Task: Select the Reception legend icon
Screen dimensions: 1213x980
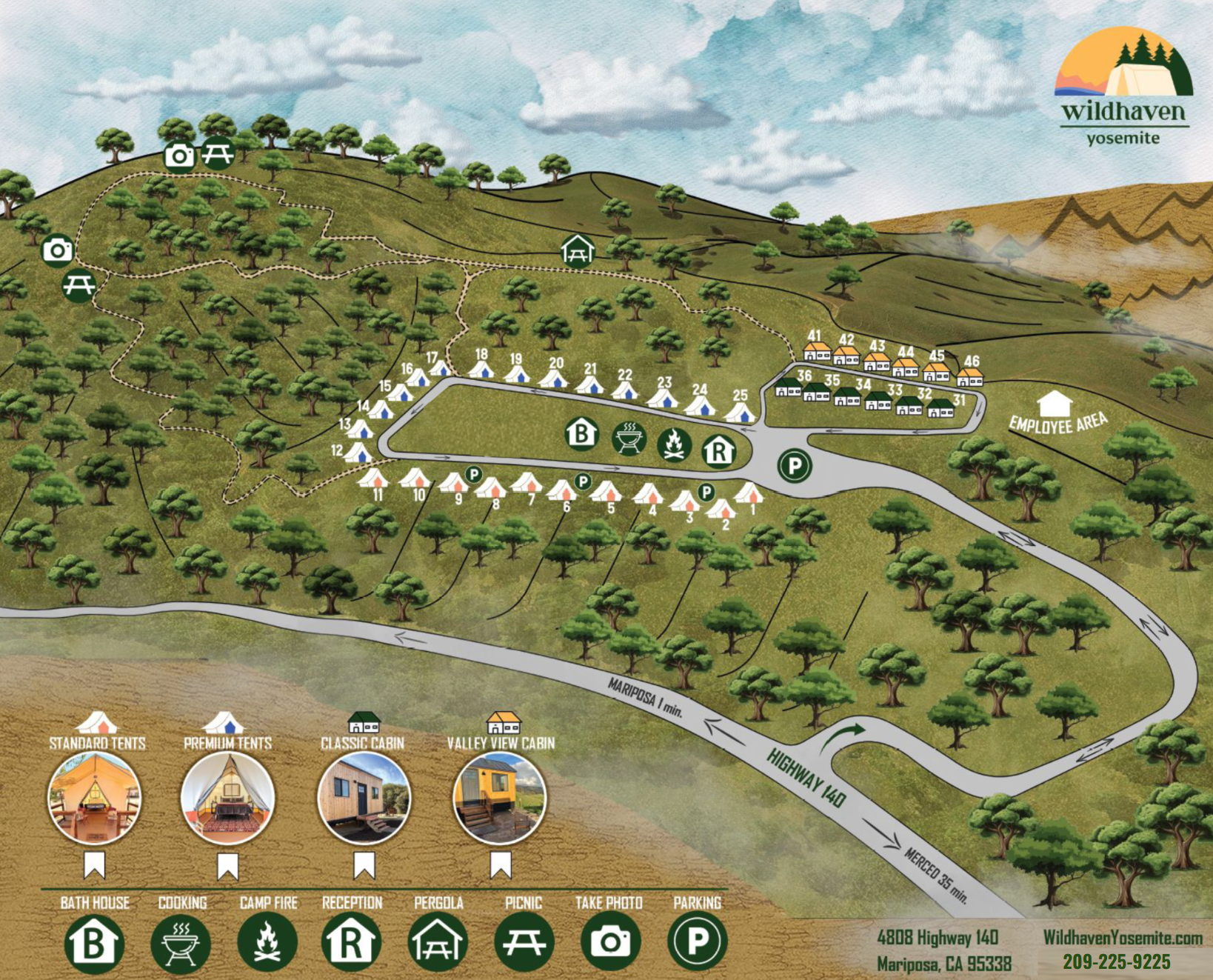Action: pyautogui.click(x=352, y=942)
